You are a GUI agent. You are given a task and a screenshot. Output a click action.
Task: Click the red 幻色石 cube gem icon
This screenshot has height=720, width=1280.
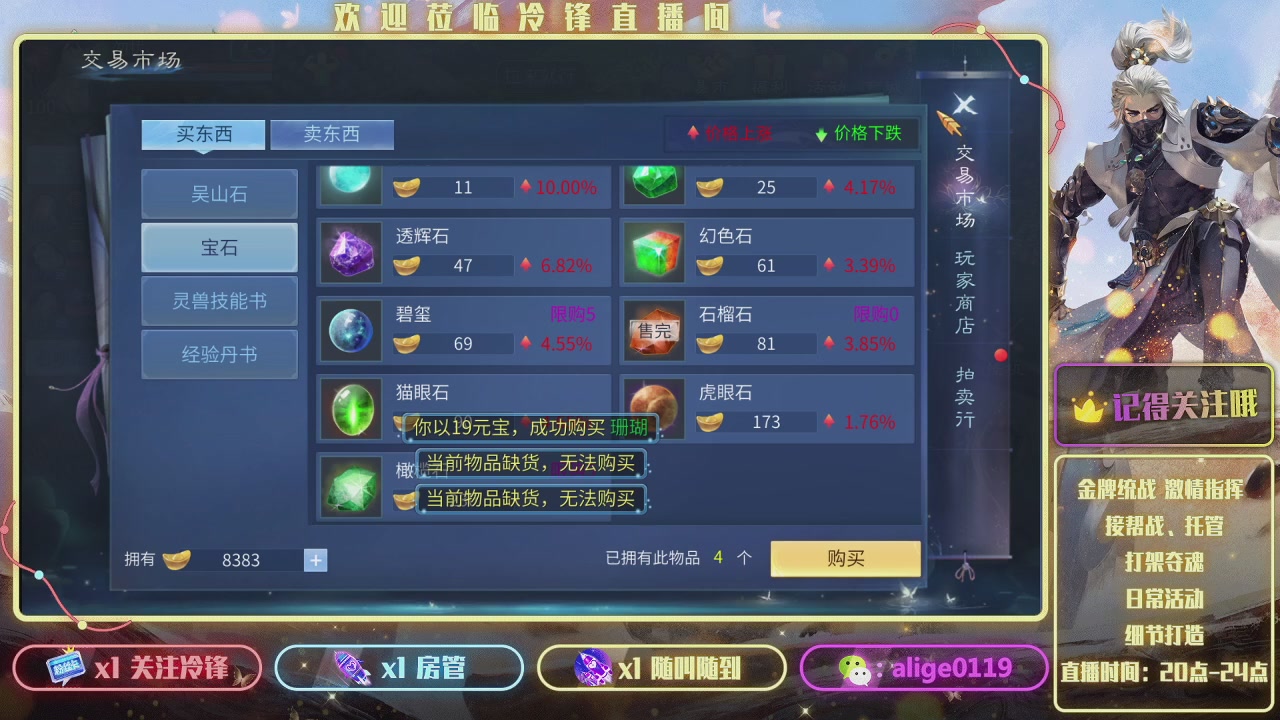pyautogui.click(x=653, y=253)
